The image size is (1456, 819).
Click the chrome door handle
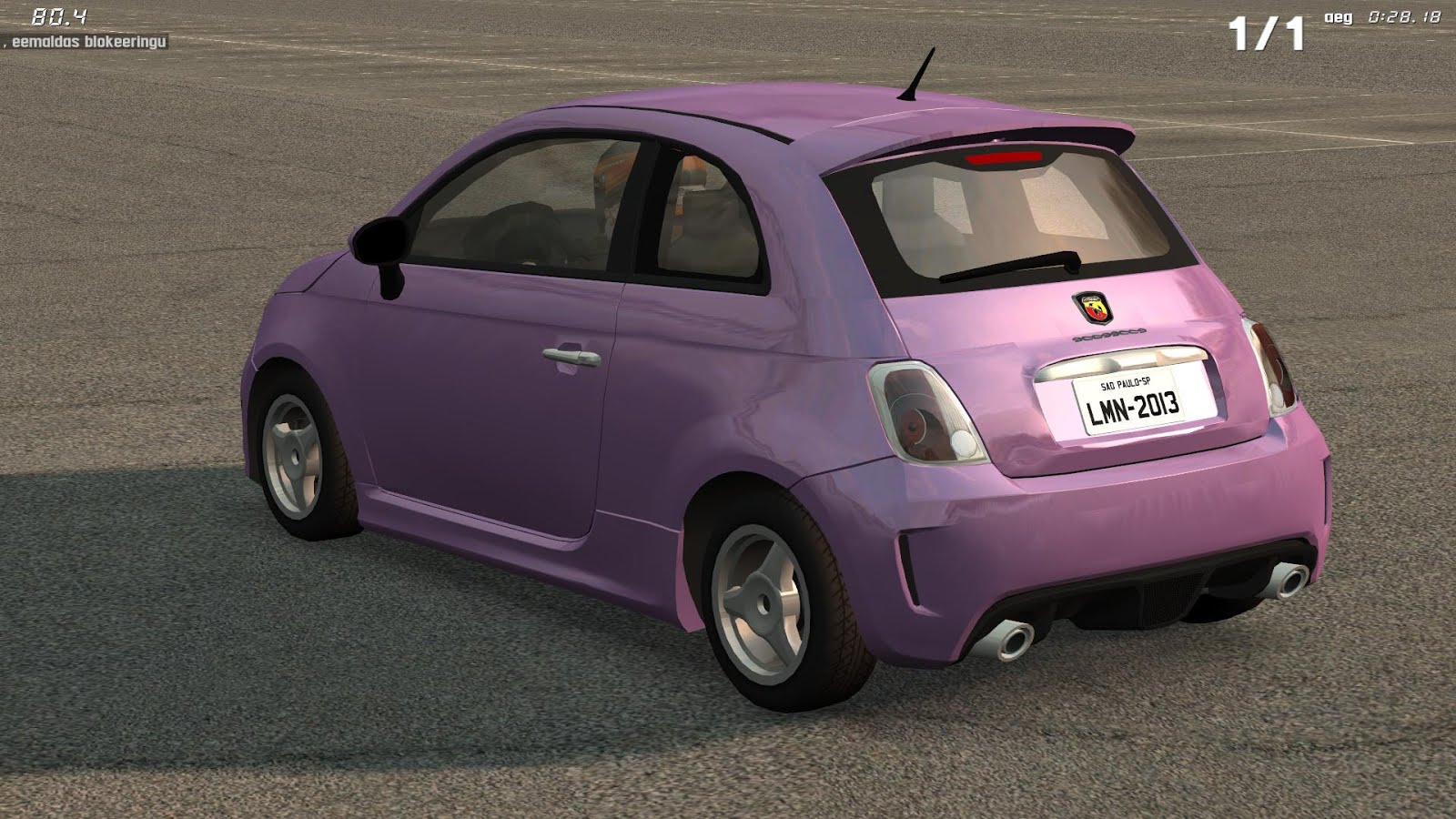pyautogui.click(x=569, y=356)
